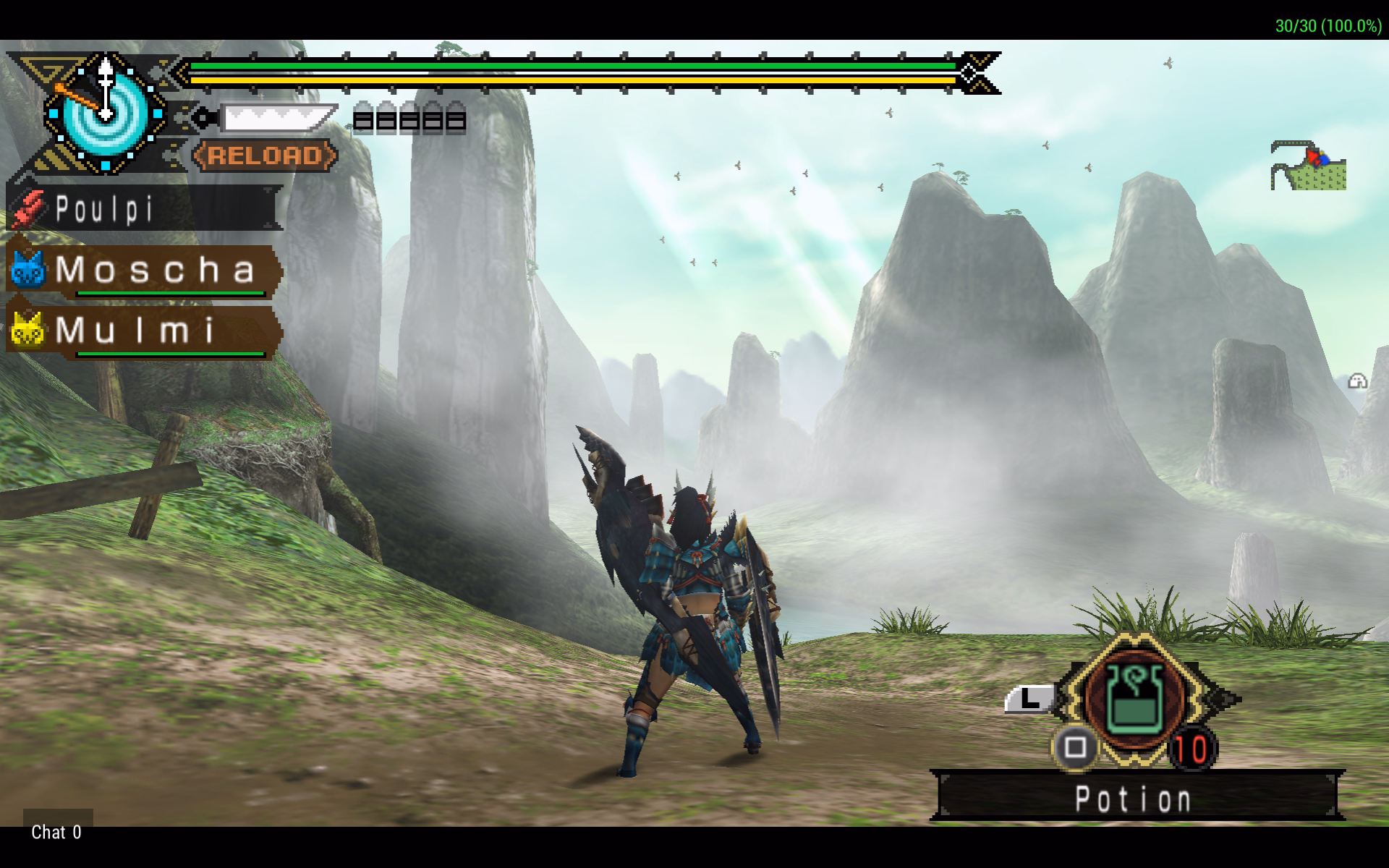Open the area minimap
The height and width of the screenshot is (868, 1389).
pyautogui.click(x=1308, y=166)
